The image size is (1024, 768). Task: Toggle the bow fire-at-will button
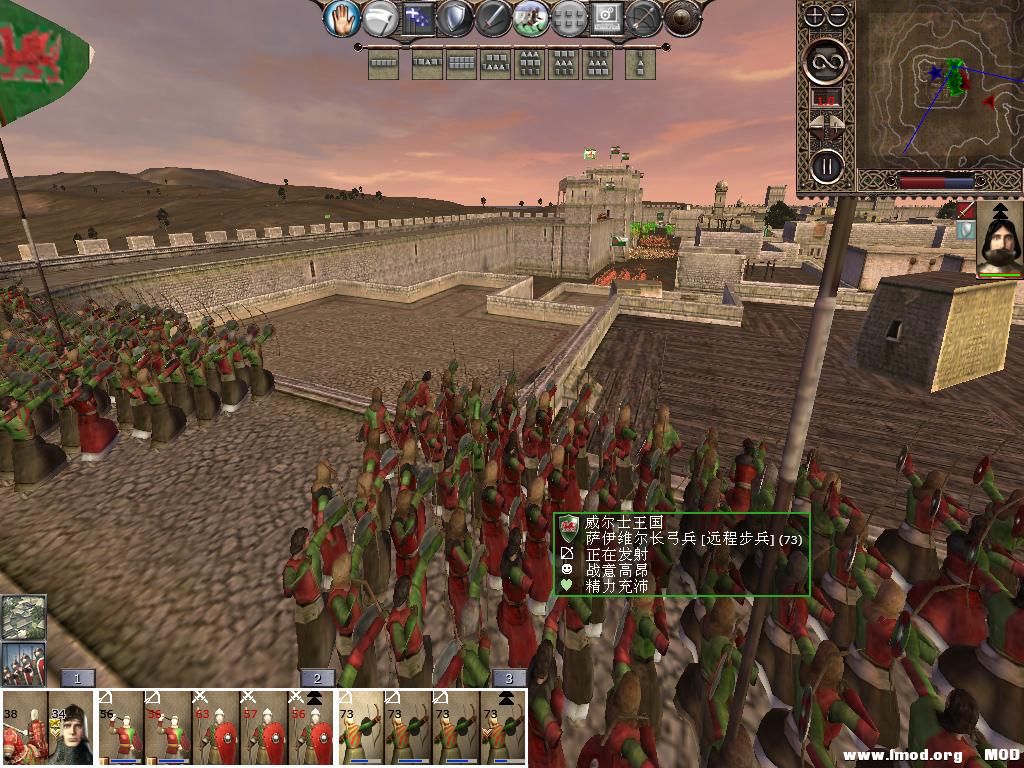coord(645,18)
